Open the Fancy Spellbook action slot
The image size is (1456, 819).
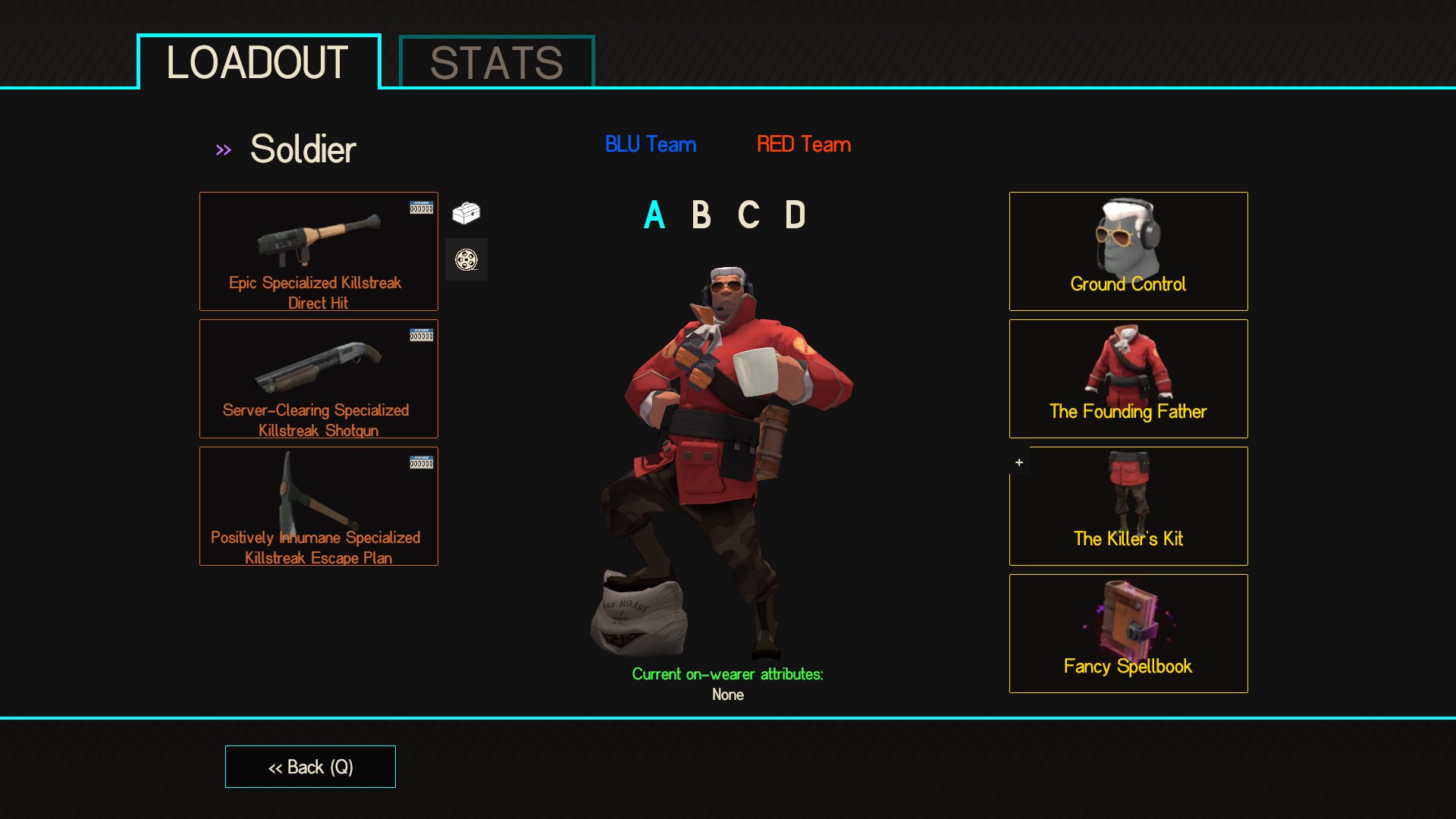pyautogui.click(x=1128, y=633)
